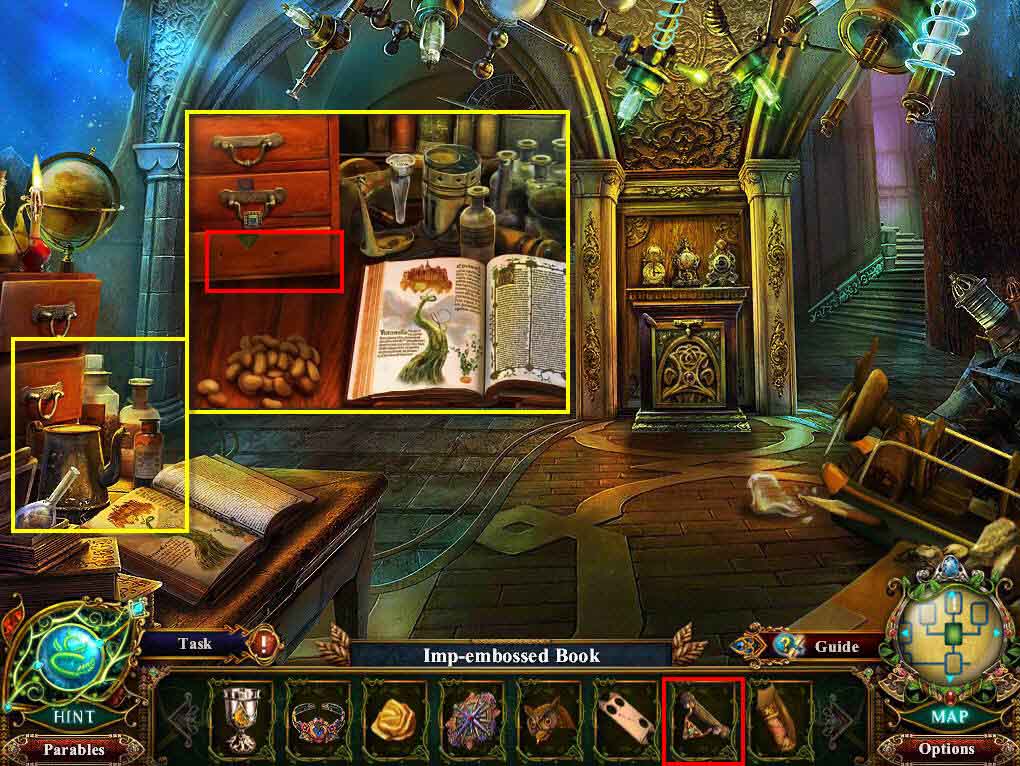Select the jeweled tiara inventory item

[319, 716]
